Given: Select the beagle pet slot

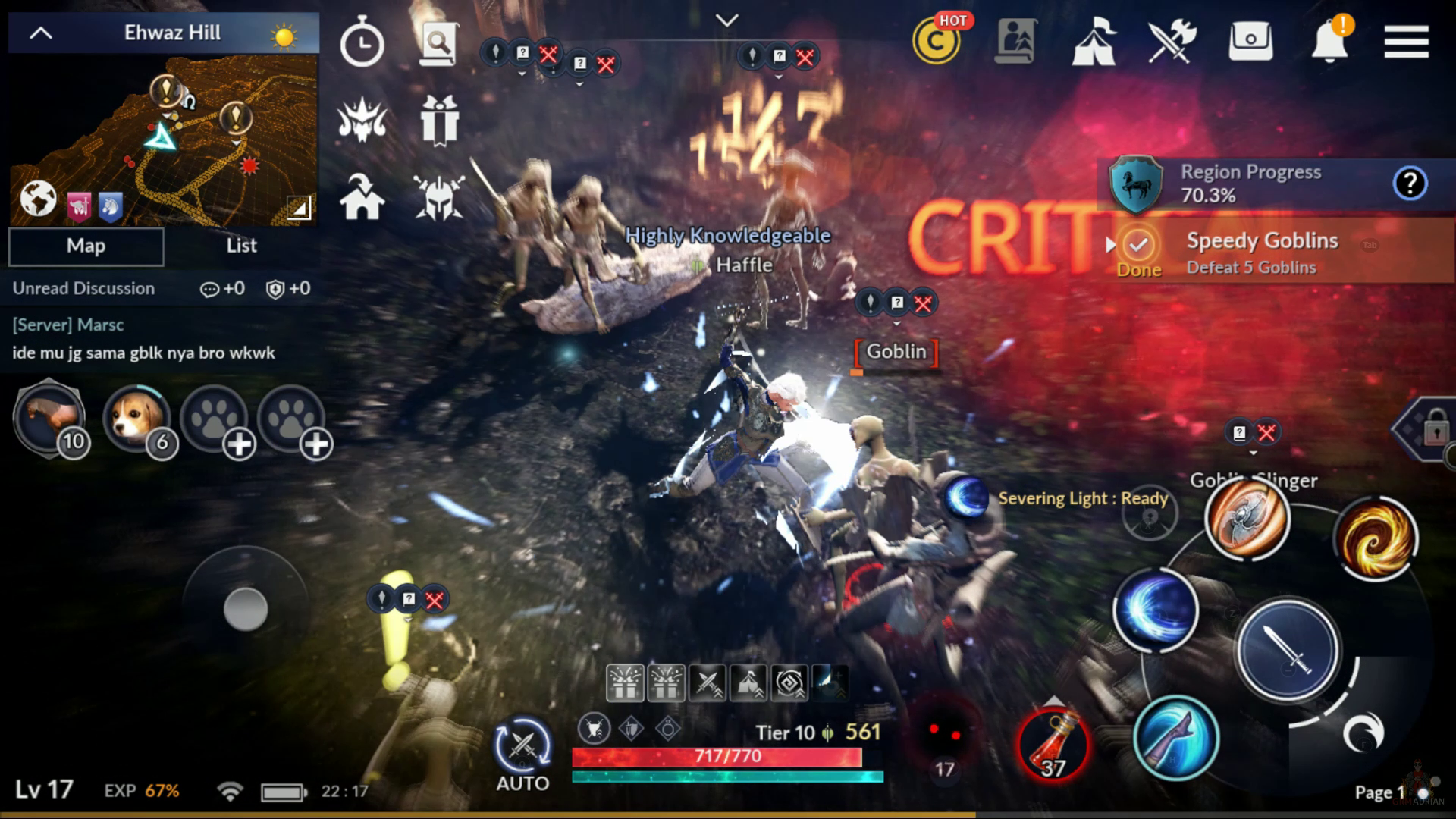Looking at the screenshot, I should (137, 419).
